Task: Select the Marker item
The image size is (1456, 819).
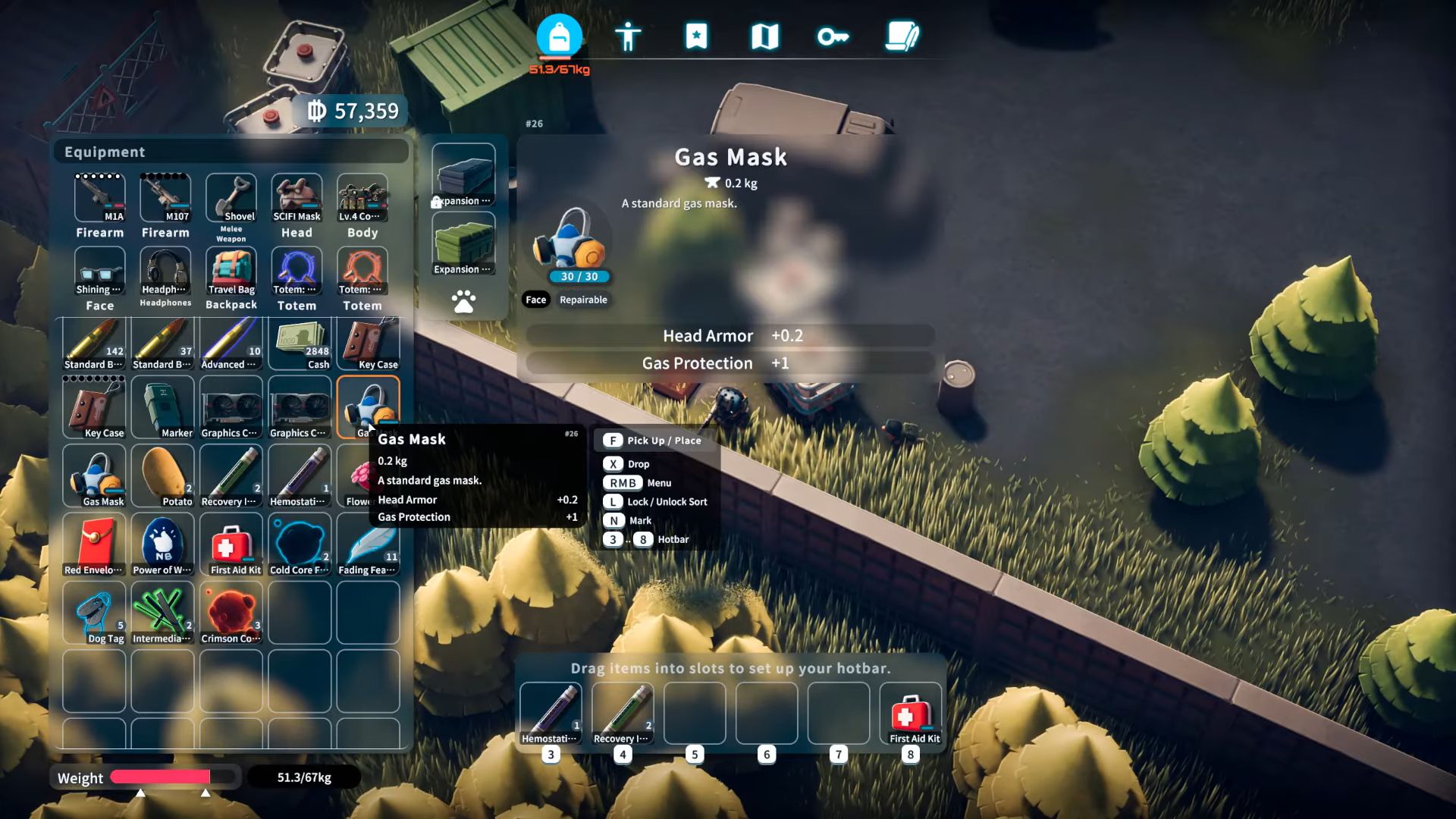Action: (162, 408)
